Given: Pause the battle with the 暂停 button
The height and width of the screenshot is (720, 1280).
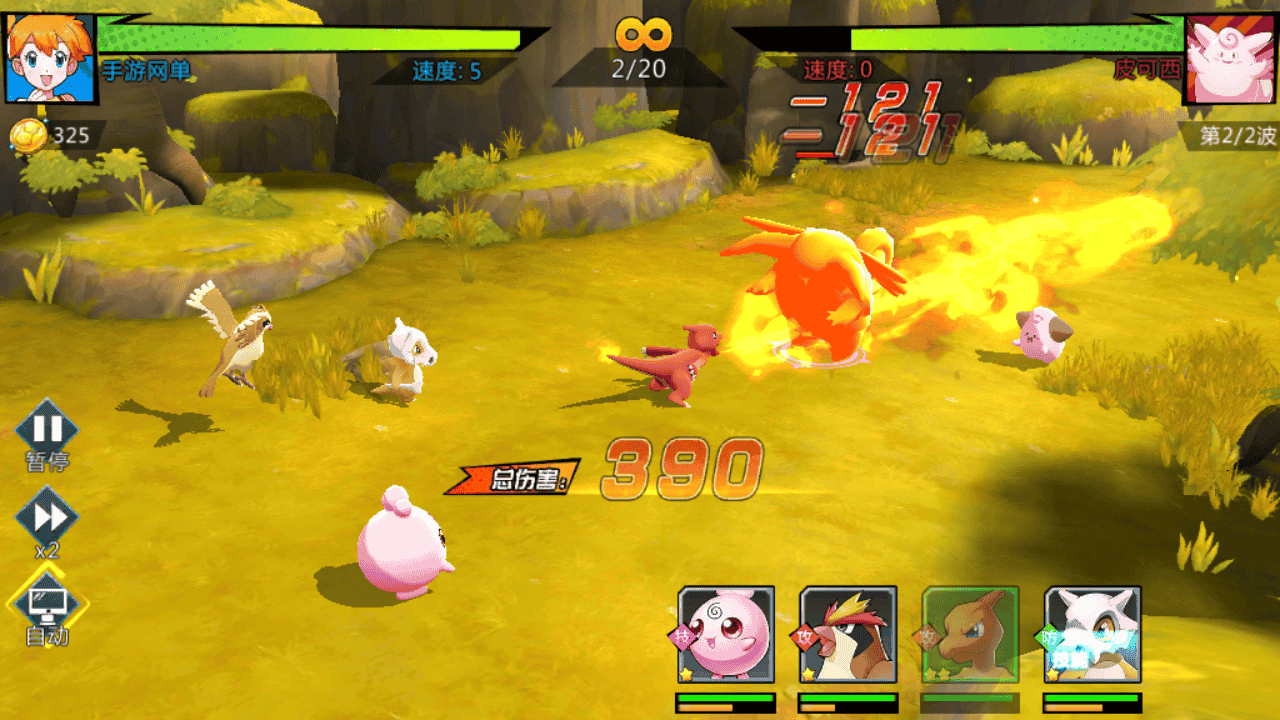Looking at the screenshot, I should pos(47,431).
